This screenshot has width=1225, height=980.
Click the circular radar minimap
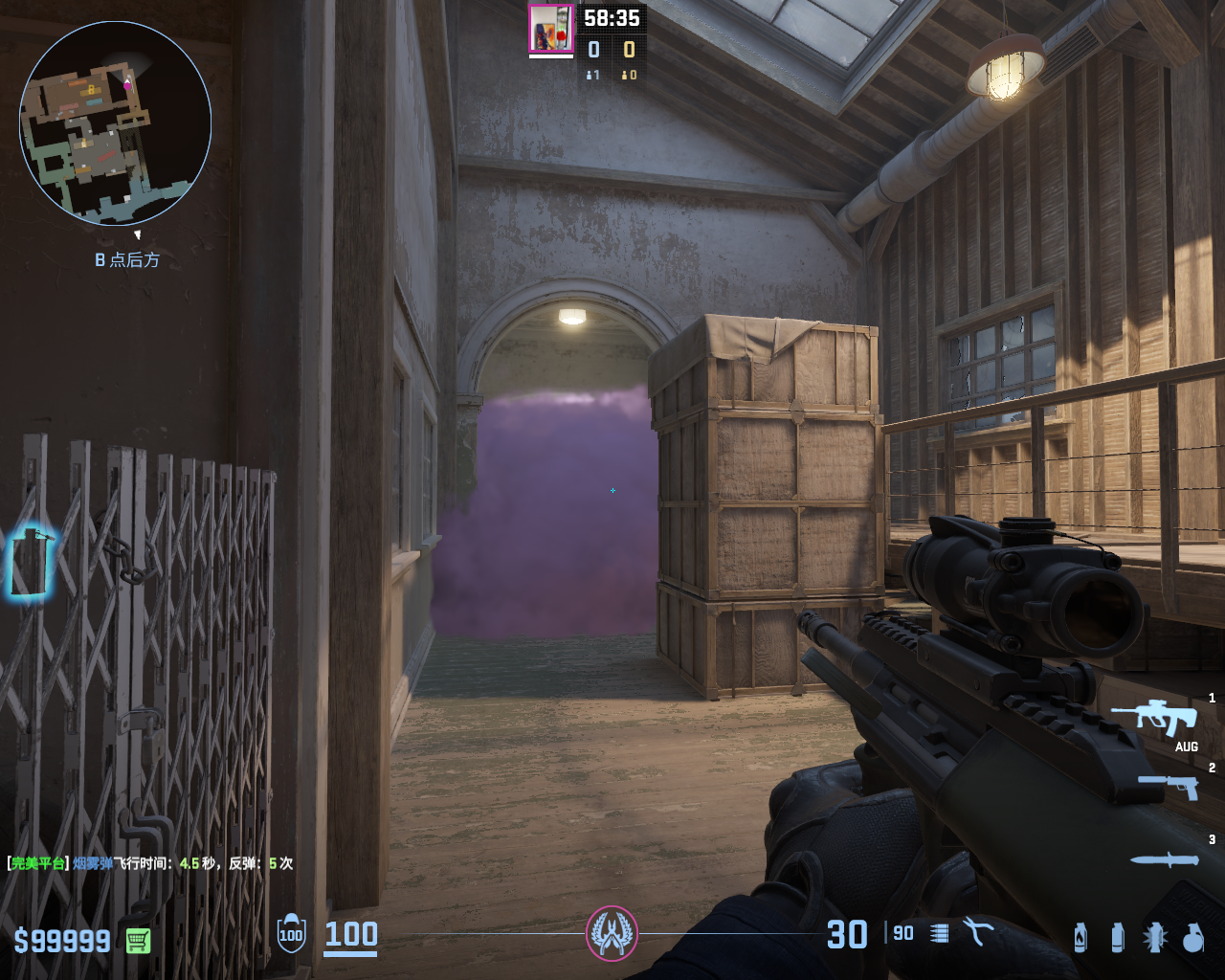click(x=116, y=123)
